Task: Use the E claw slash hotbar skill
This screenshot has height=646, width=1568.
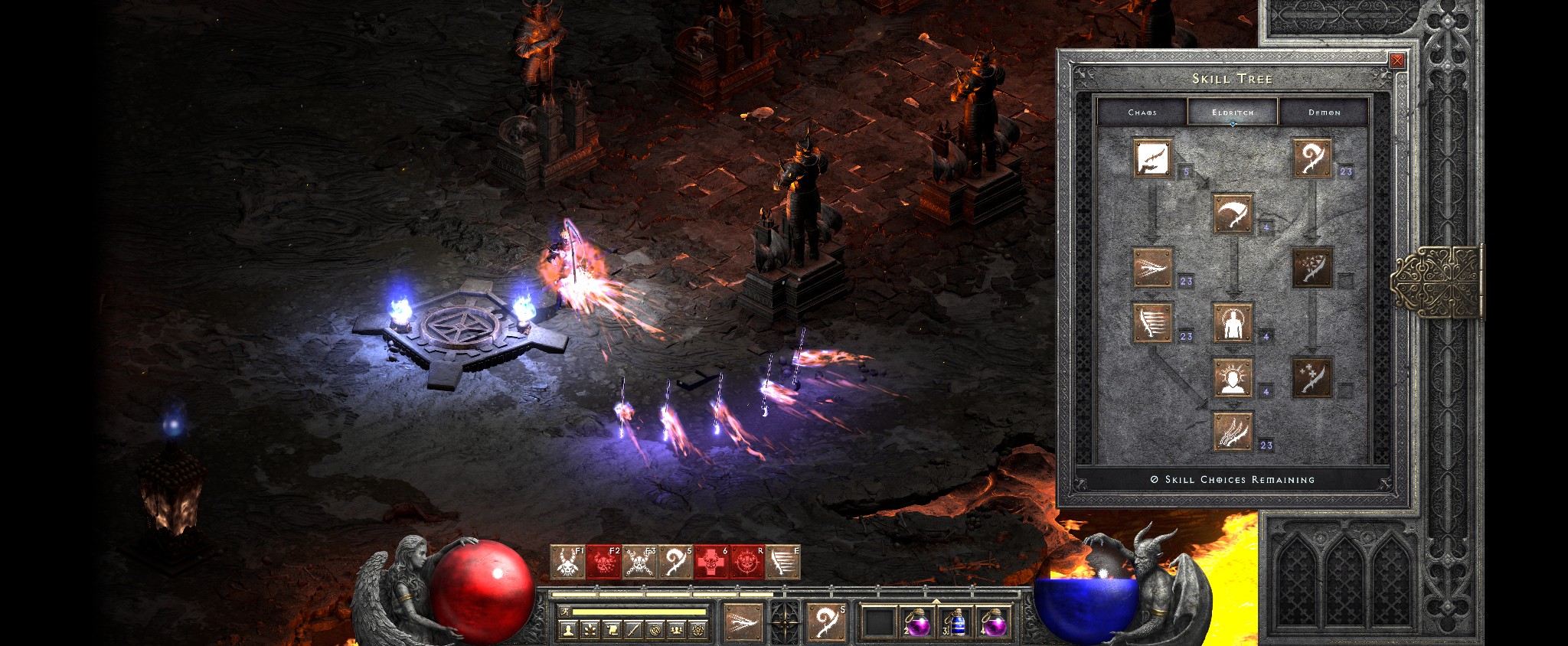Action: pos(782,563)
